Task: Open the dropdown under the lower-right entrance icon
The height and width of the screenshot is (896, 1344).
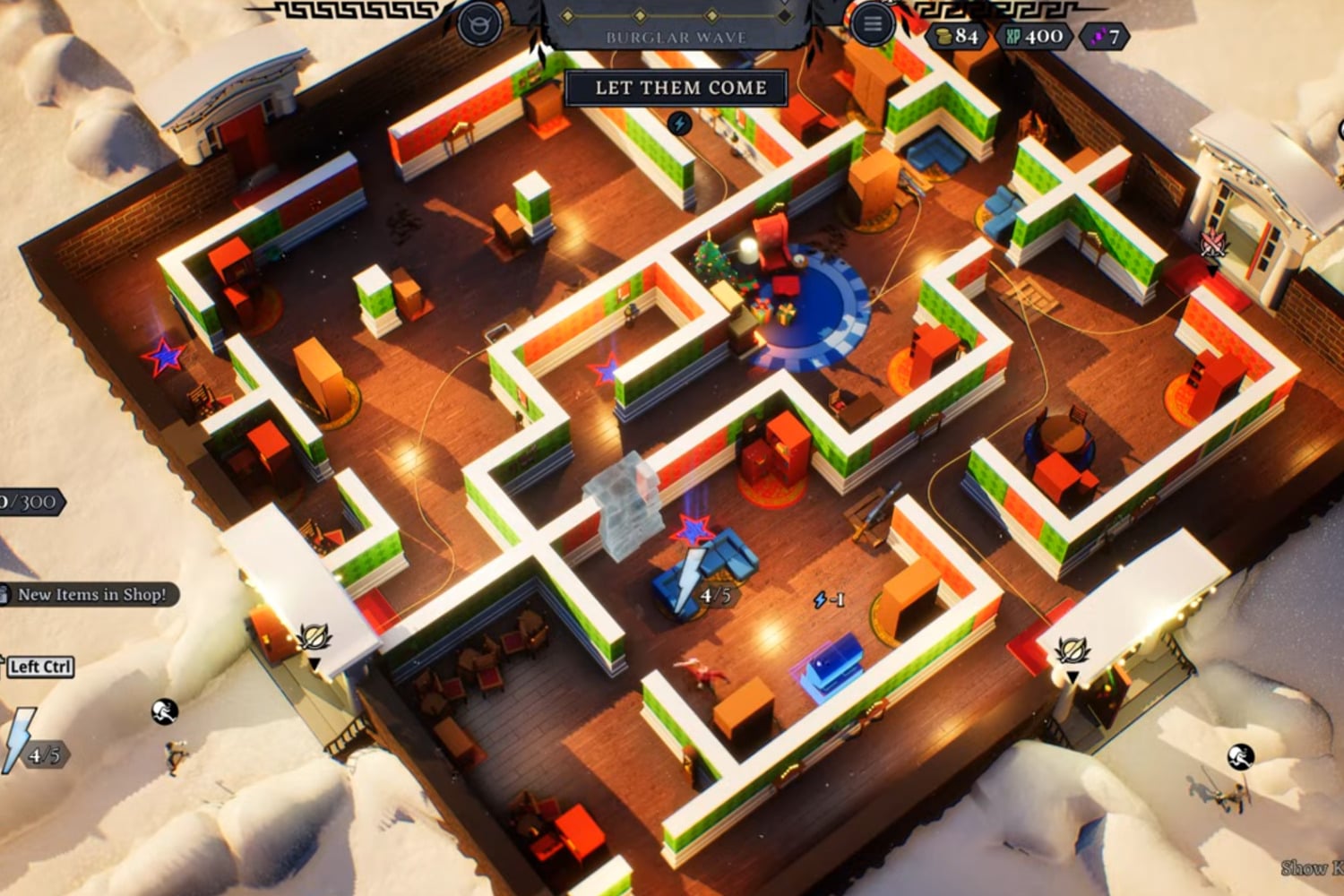Action: click(1072, 677)
